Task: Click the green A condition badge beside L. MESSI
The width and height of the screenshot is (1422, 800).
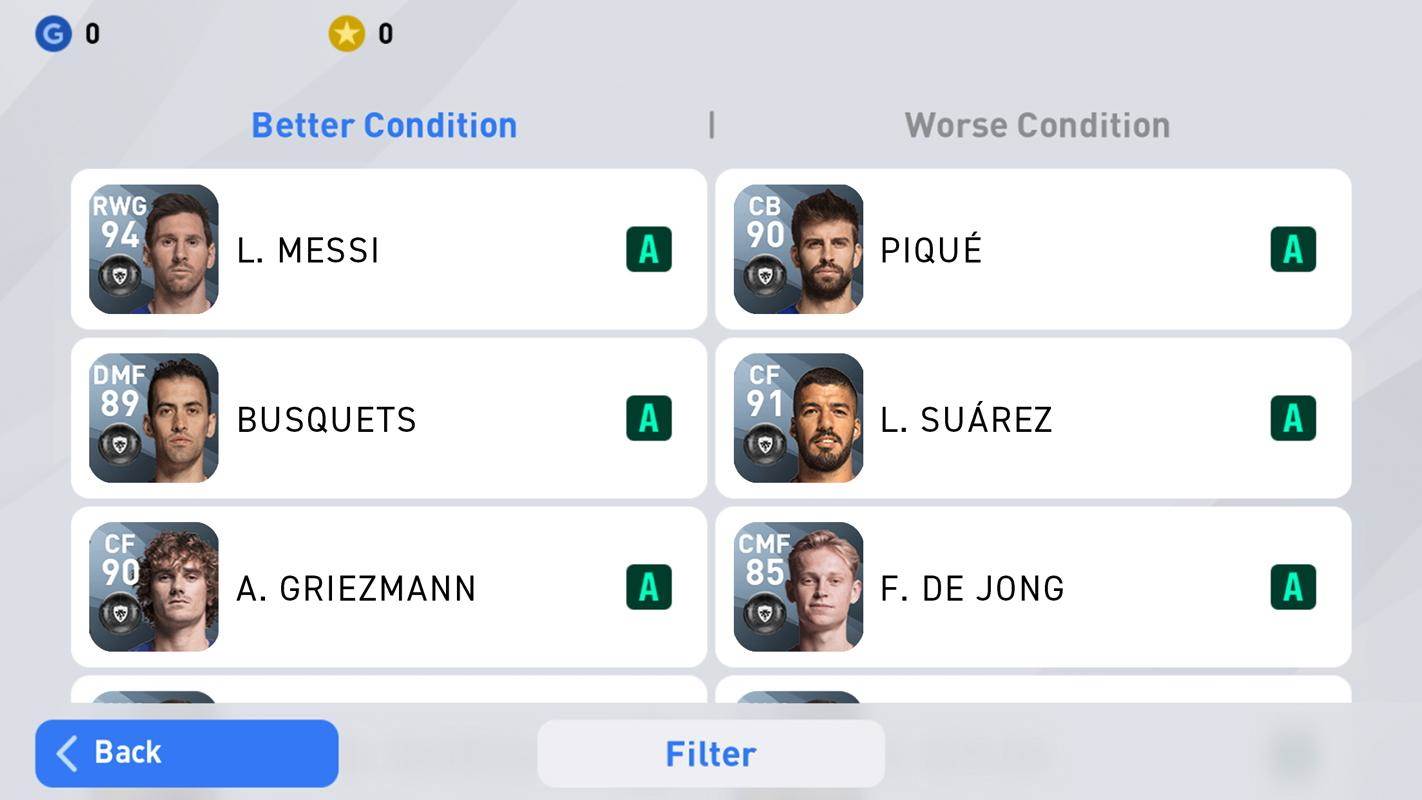Action: click(x=648, y=248)
